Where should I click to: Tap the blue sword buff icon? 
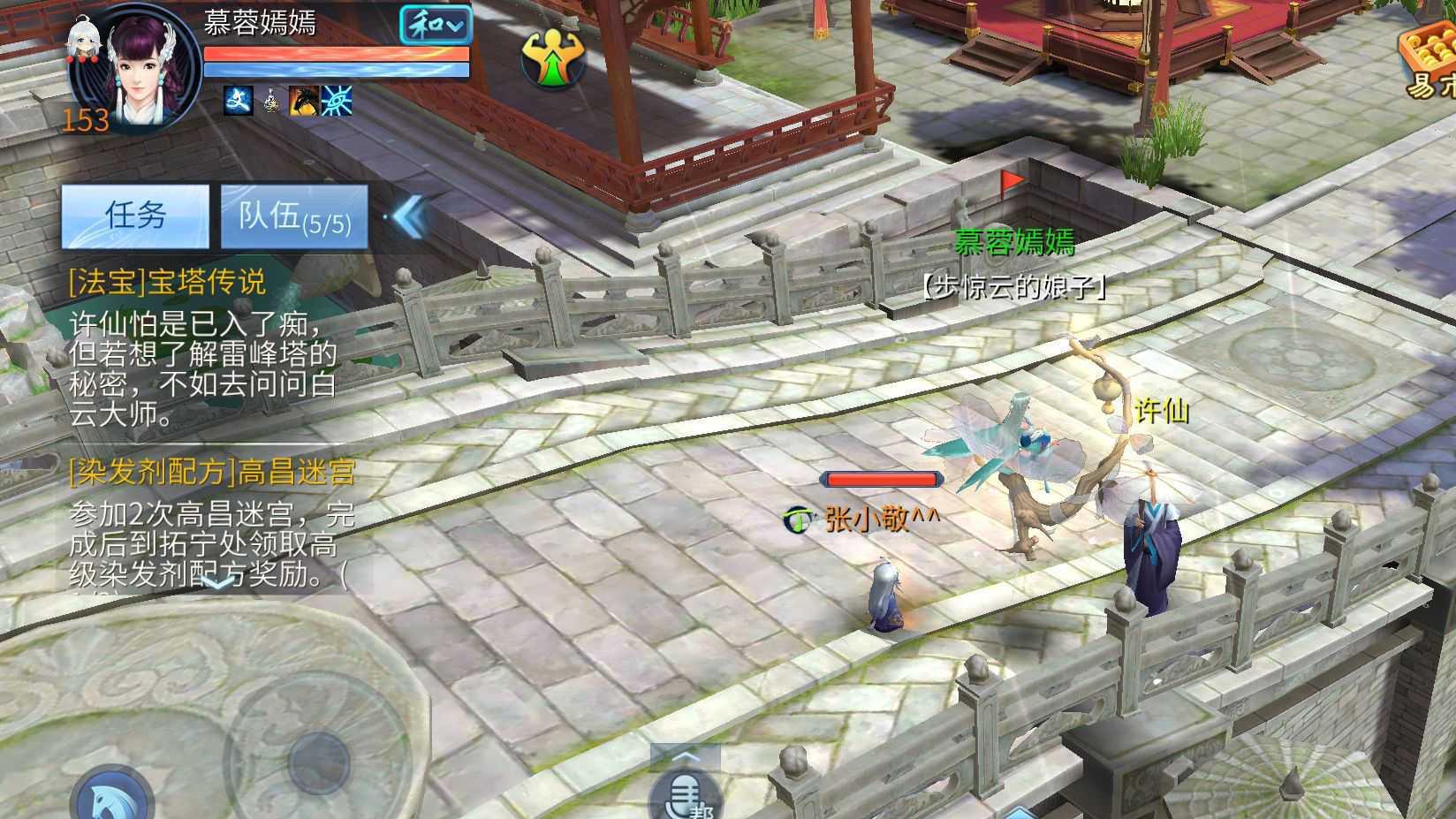(x=238, y=101)
